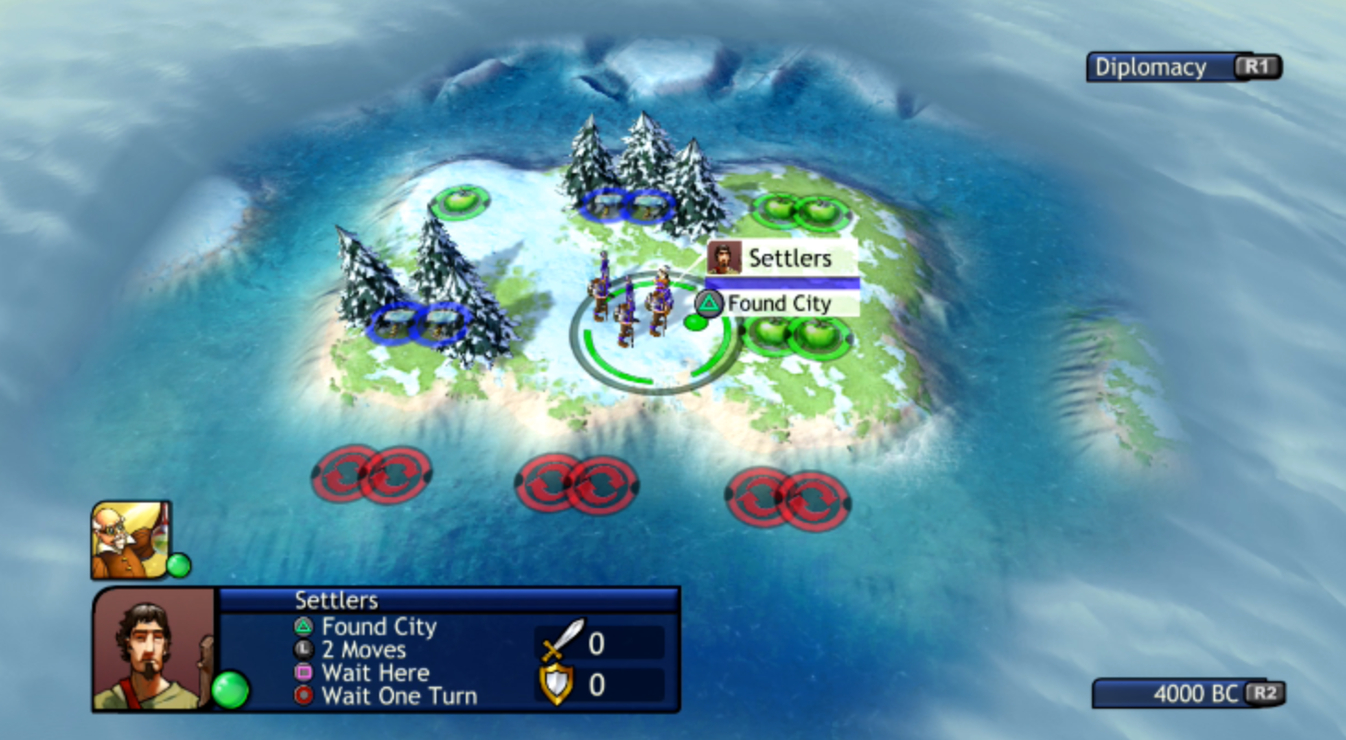Toggle the green status dot beside the advisor

(179, 565)
